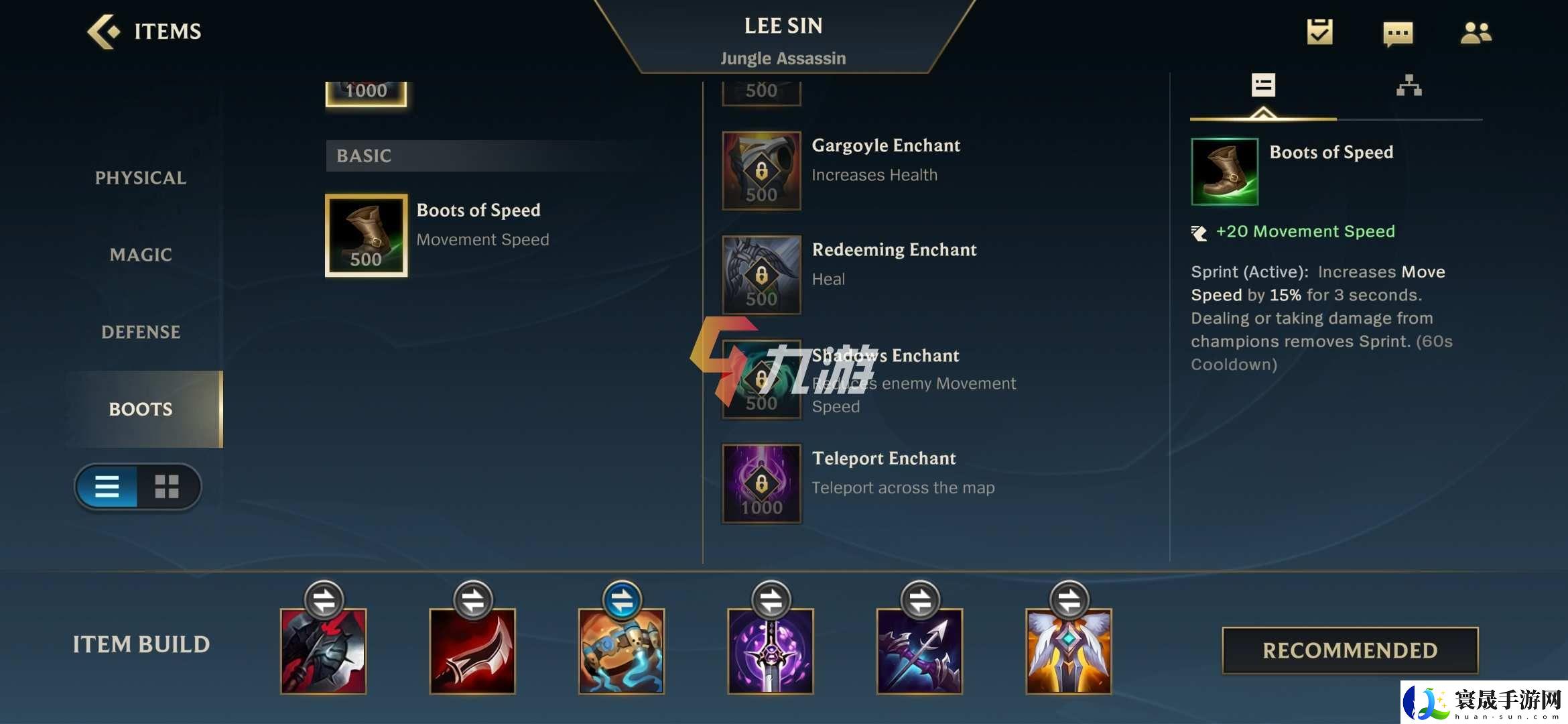Open the friends list icon
The image size is (1568, 724).
click(x=1476, y=32)
